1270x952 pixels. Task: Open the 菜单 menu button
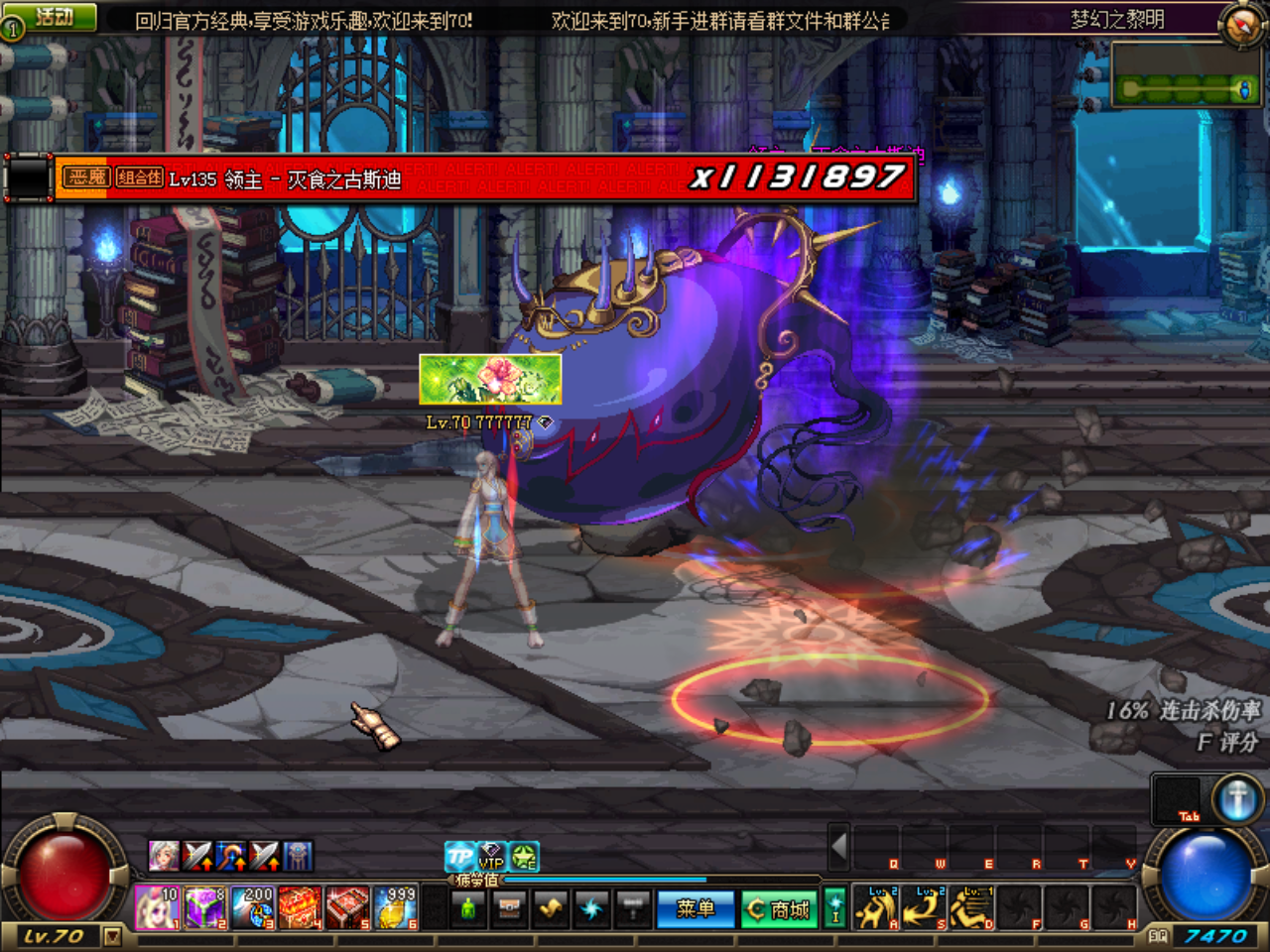pyautogui.click(x=697, y=909)
